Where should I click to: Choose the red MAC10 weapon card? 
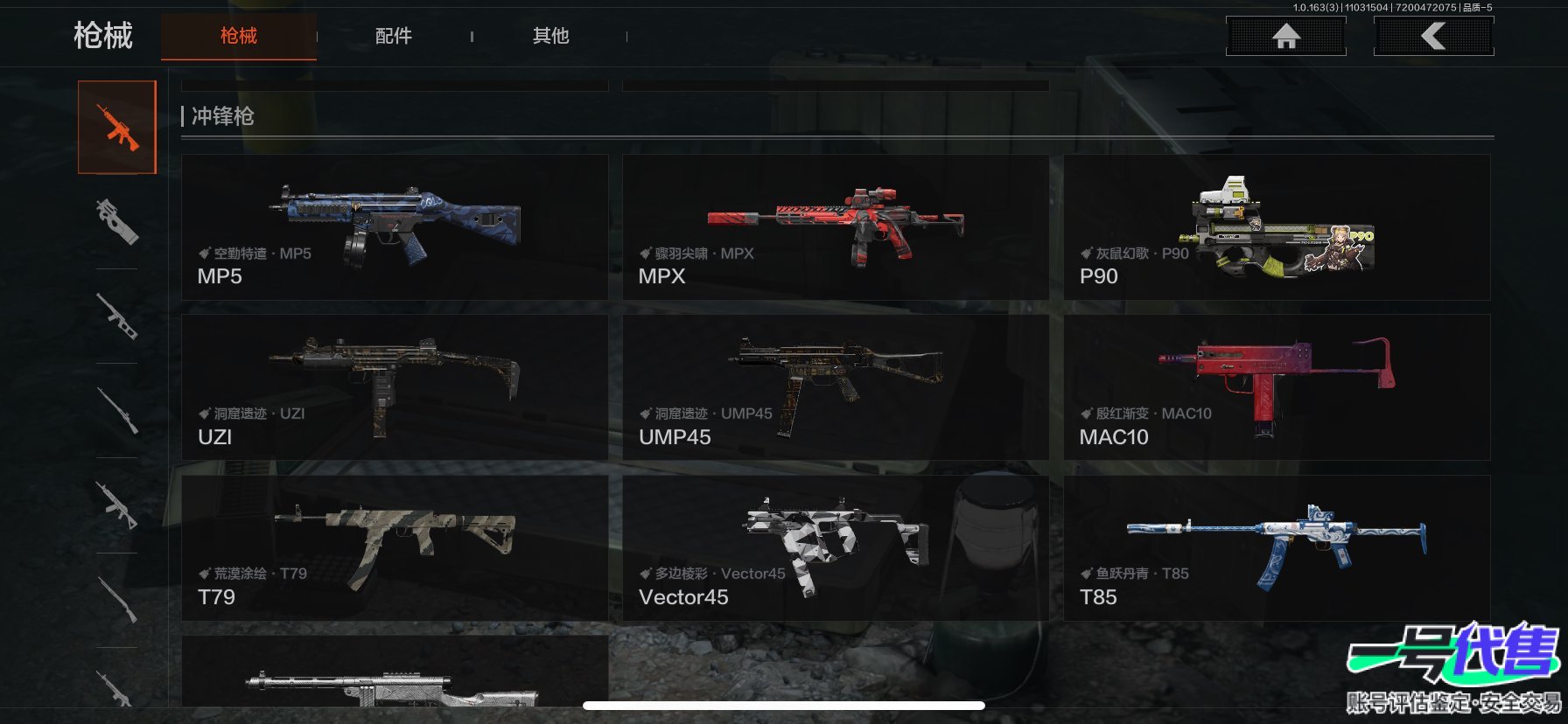[1277, 387]
